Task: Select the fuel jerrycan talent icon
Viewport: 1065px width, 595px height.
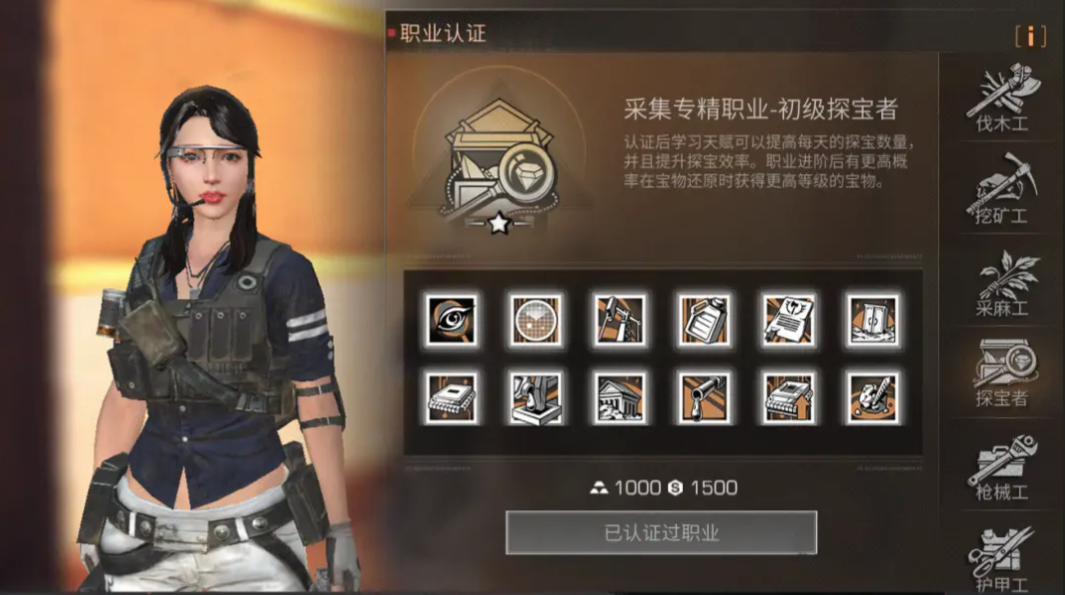Action: point(702,320)
